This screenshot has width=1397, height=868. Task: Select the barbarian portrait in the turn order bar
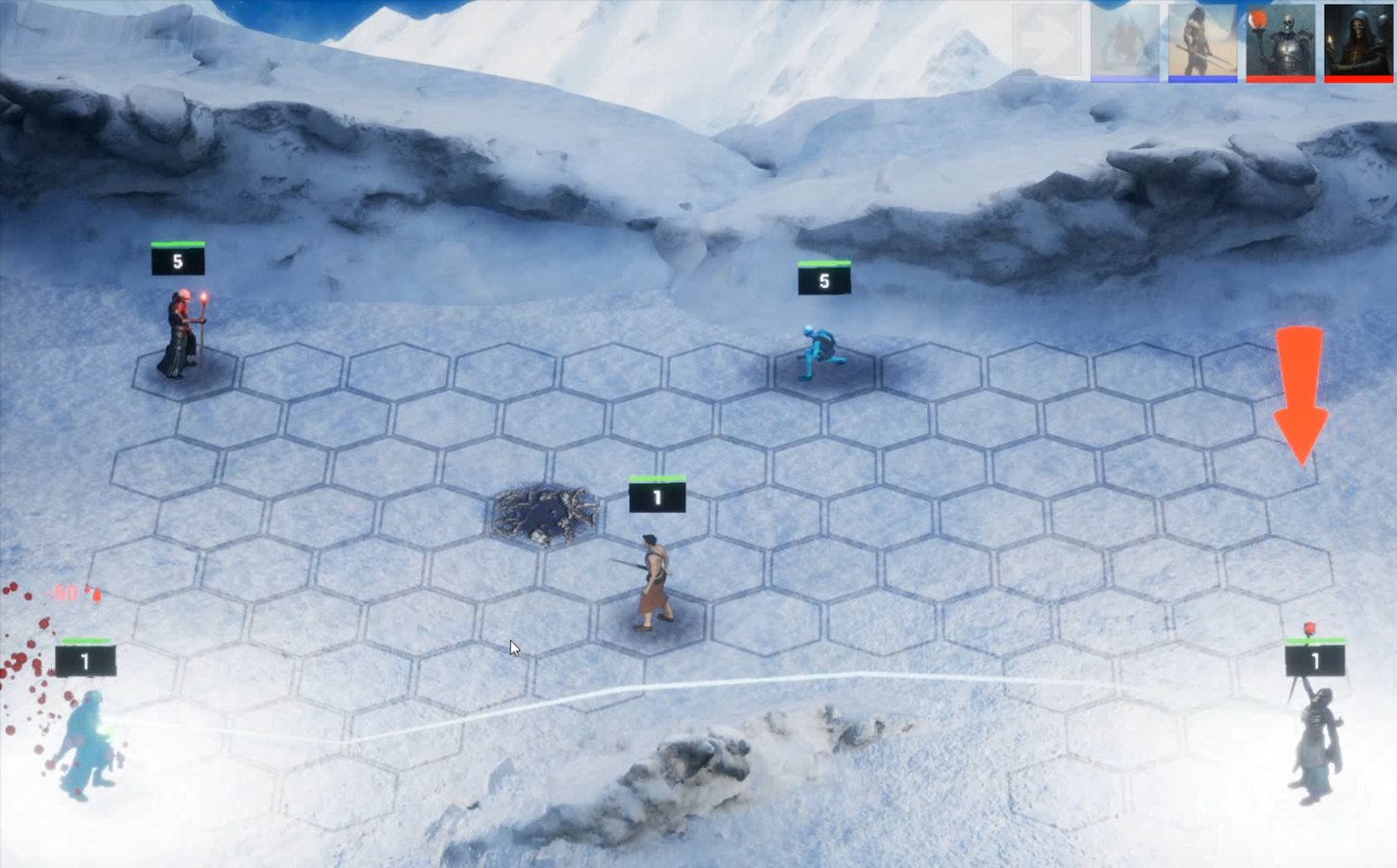pos(1202,40)
